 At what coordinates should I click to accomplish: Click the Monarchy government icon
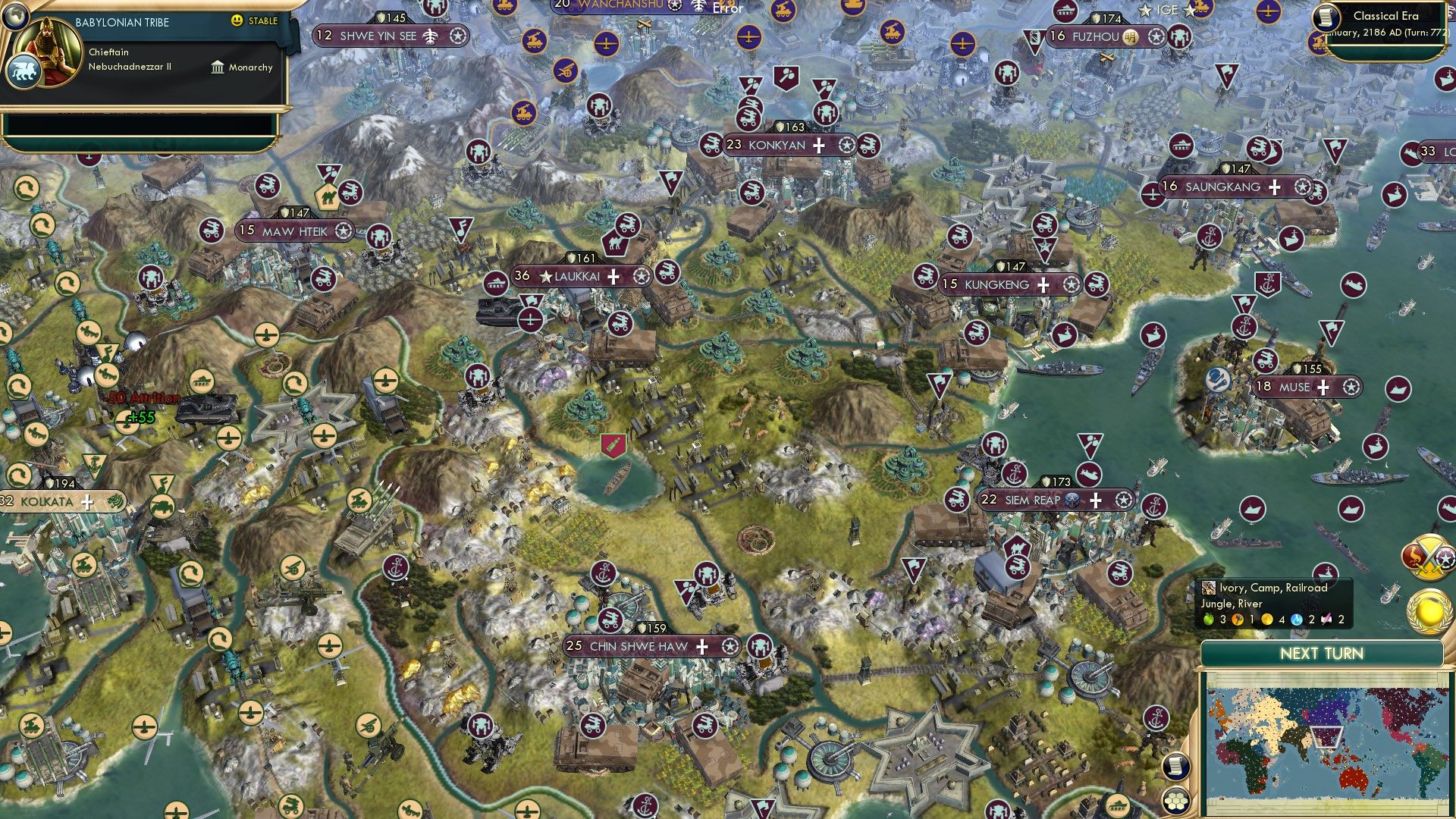point(218,67)
